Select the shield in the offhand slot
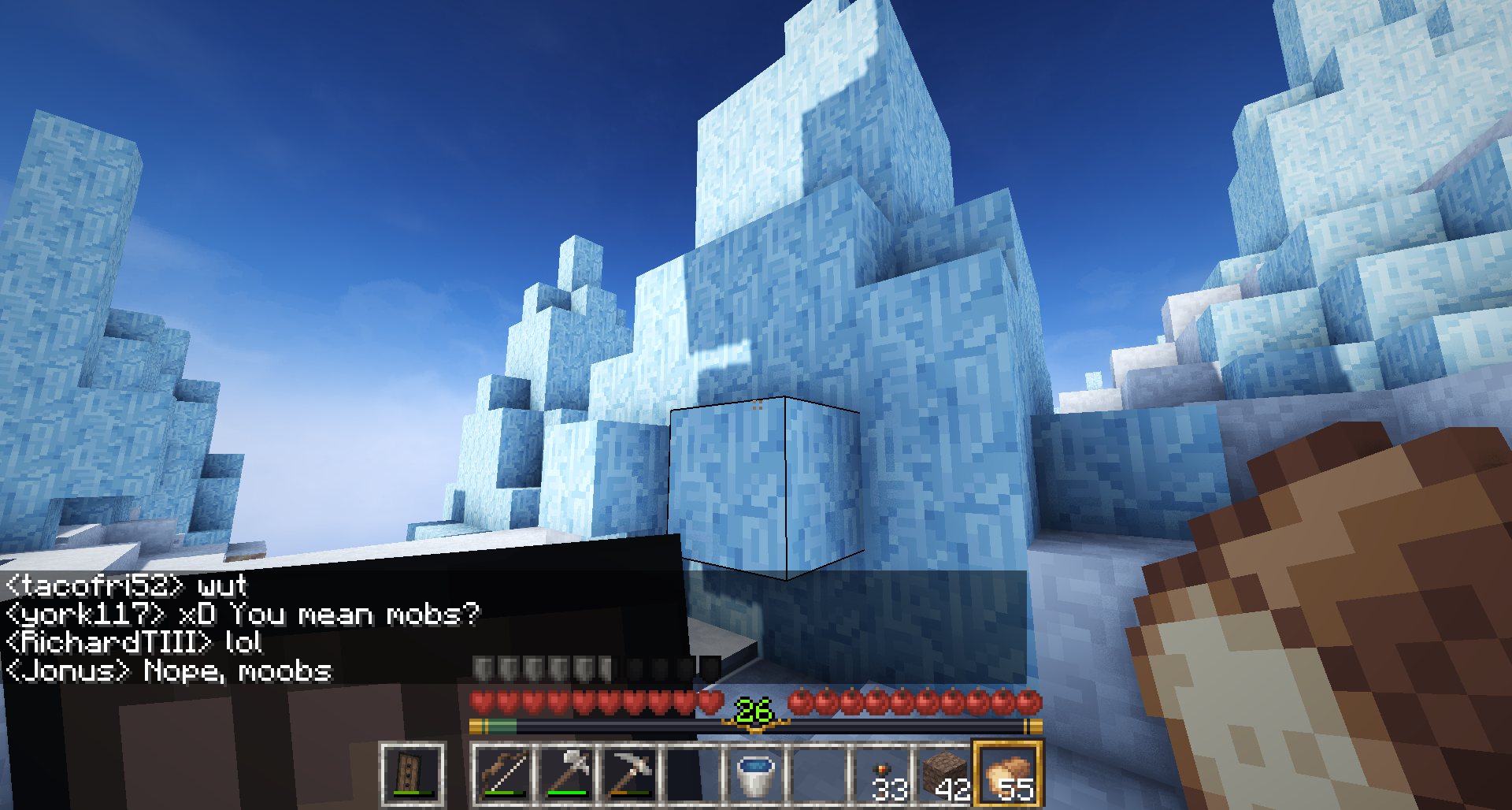Screen dimensions: 1512x810 click(412, 774)
